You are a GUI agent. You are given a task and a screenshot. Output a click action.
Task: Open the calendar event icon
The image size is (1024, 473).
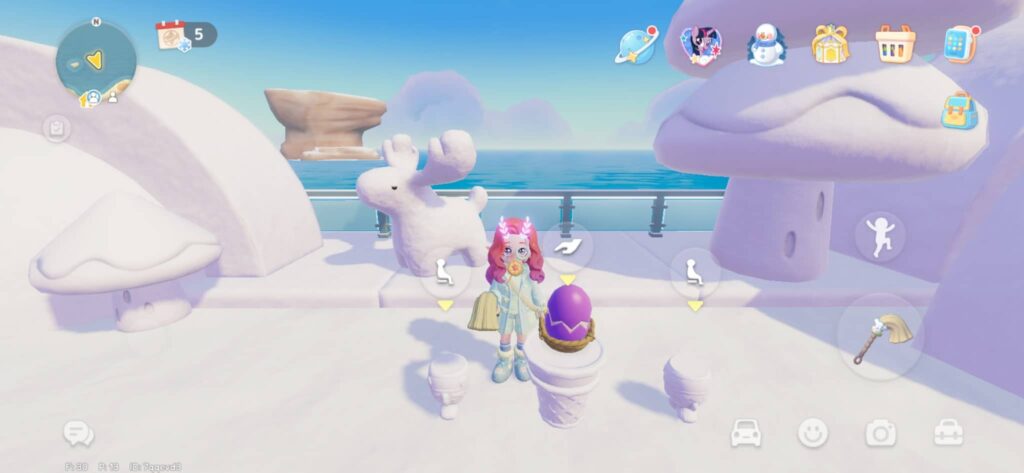click(x=173, y=35)
